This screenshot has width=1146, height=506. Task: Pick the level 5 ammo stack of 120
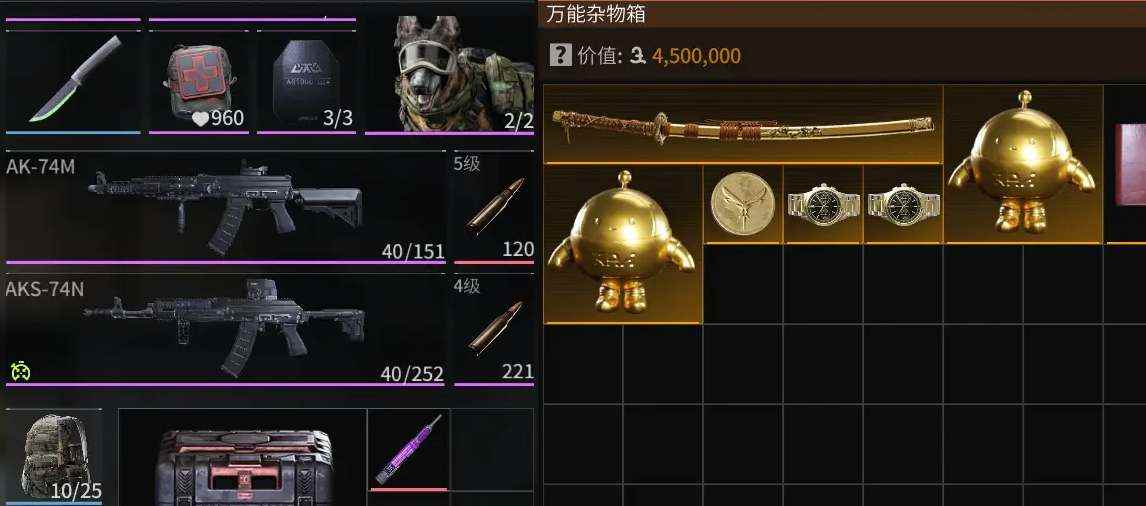[494, 206]
